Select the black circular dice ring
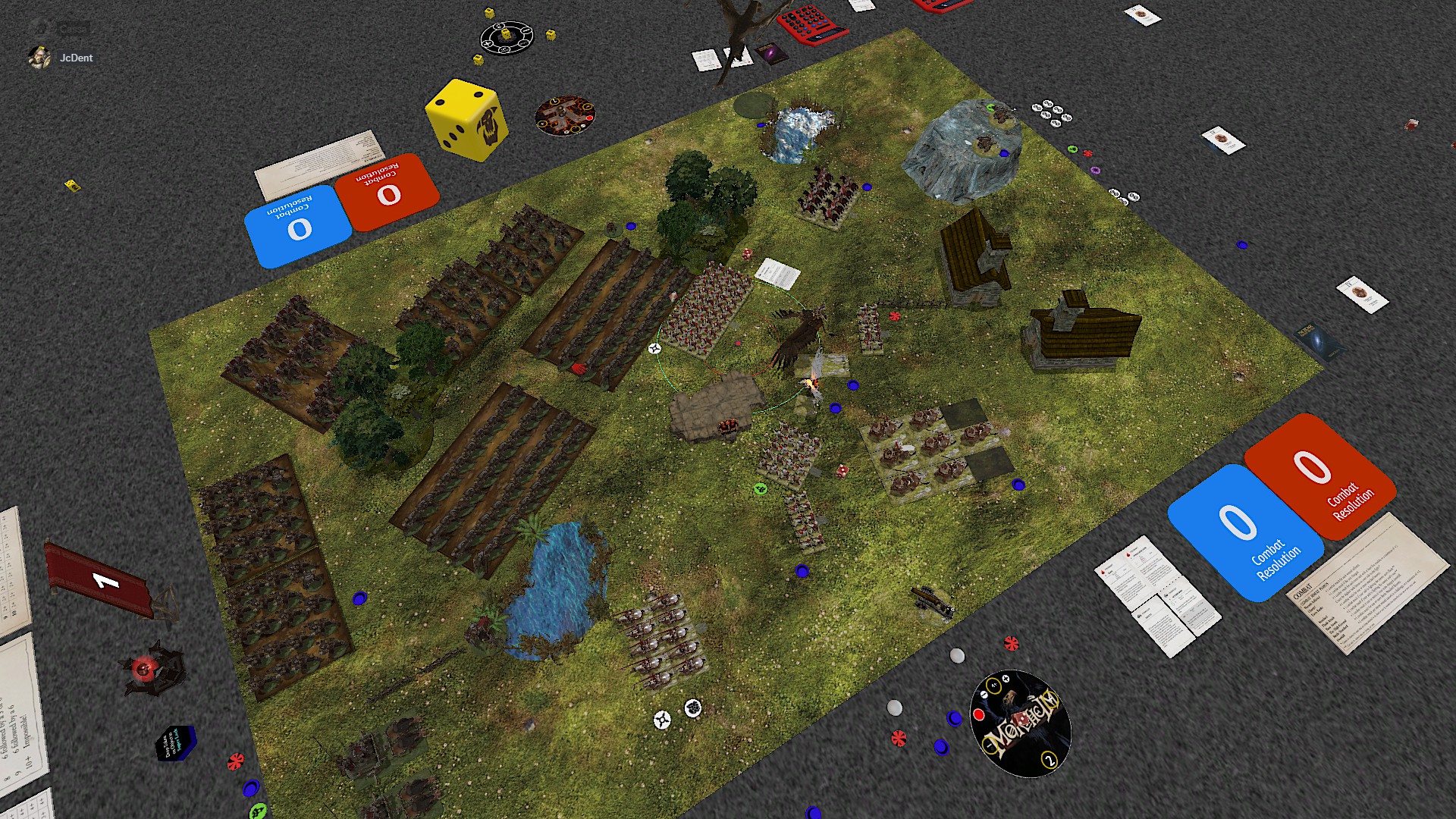 pyautogui.click(x=507, y=38)
